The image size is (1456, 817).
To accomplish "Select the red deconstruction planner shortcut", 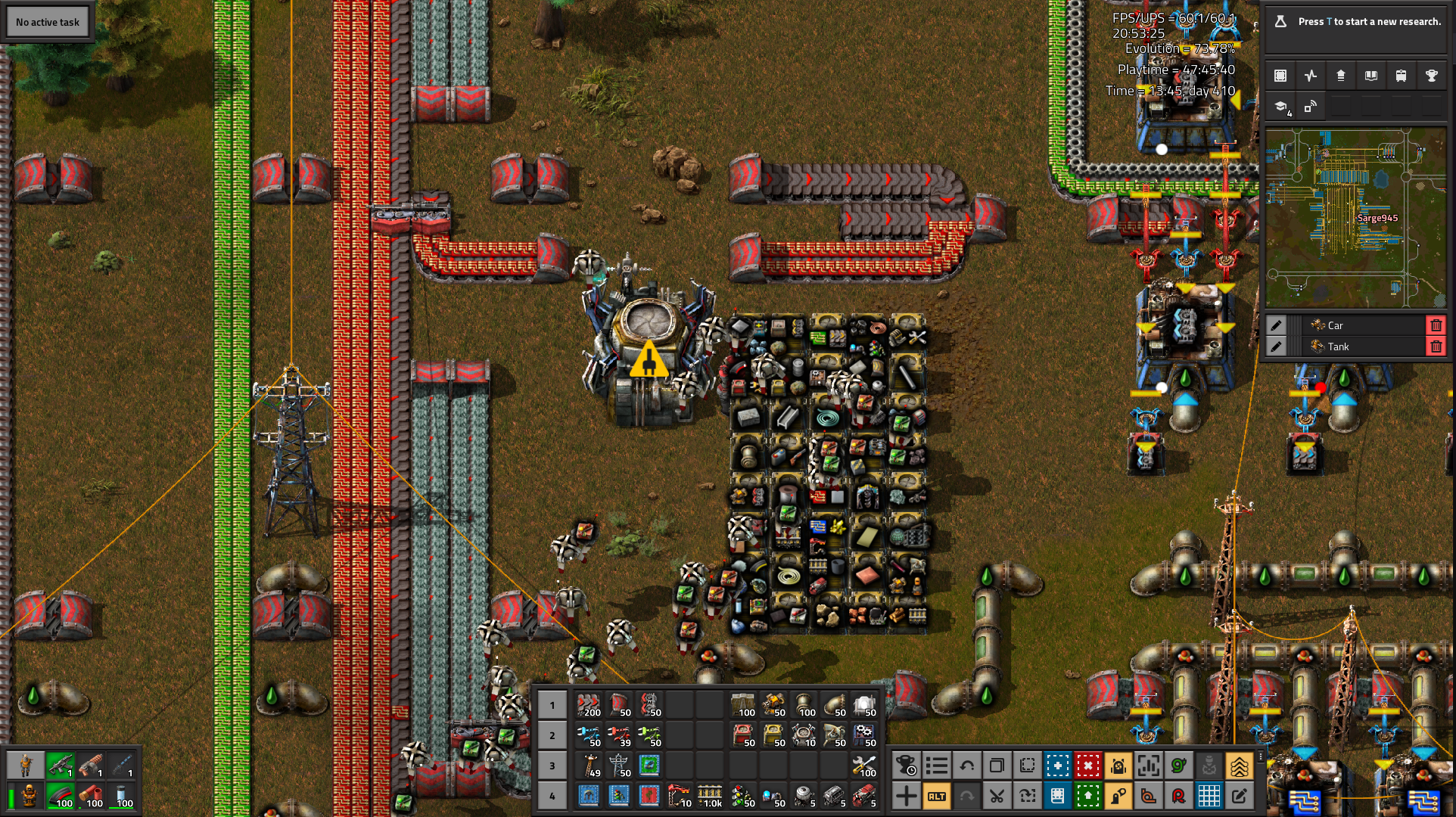I will tap(1088, 766).
